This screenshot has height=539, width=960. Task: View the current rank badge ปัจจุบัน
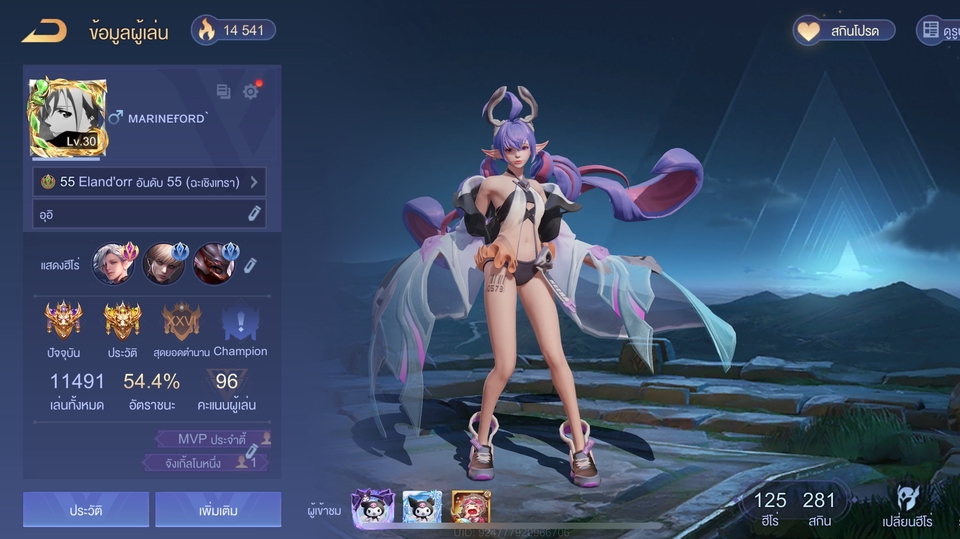coord(63,323)
